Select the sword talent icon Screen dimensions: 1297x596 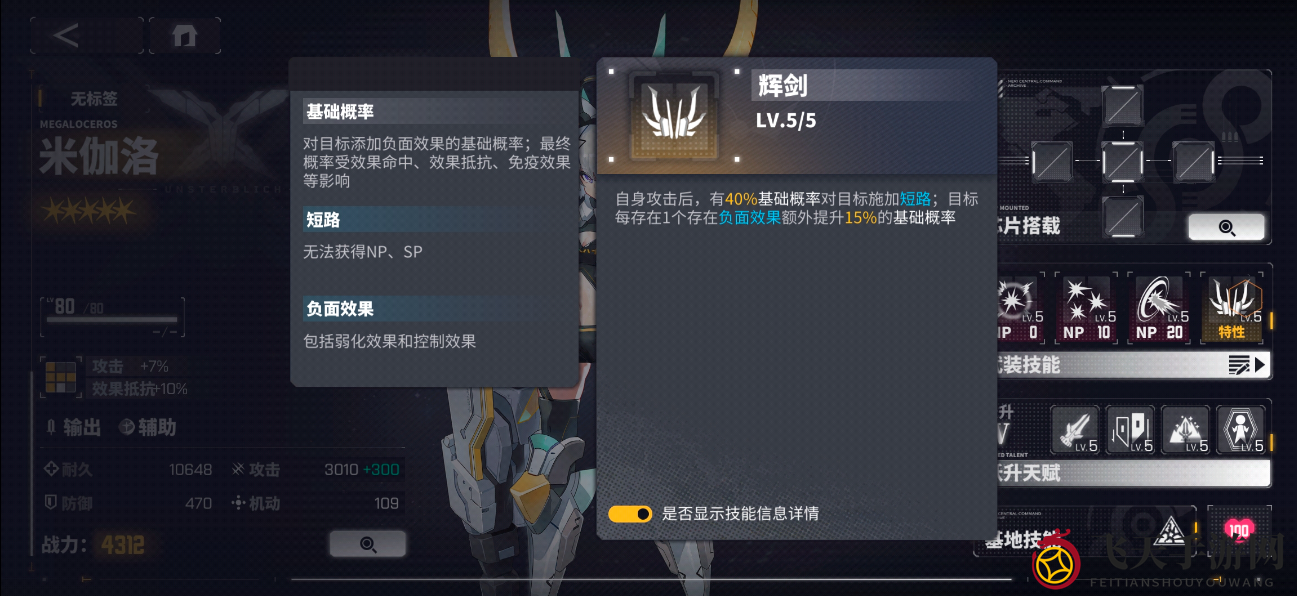1075,430
